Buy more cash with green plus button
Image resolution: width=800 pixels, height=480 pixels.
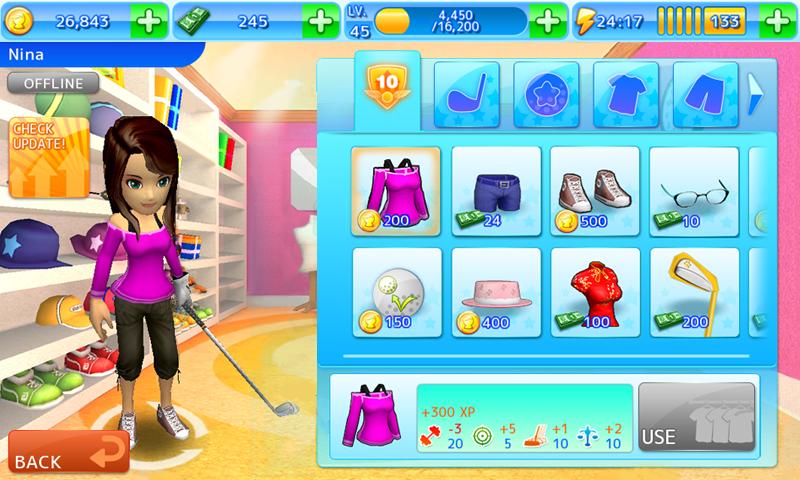click(320, 20)
